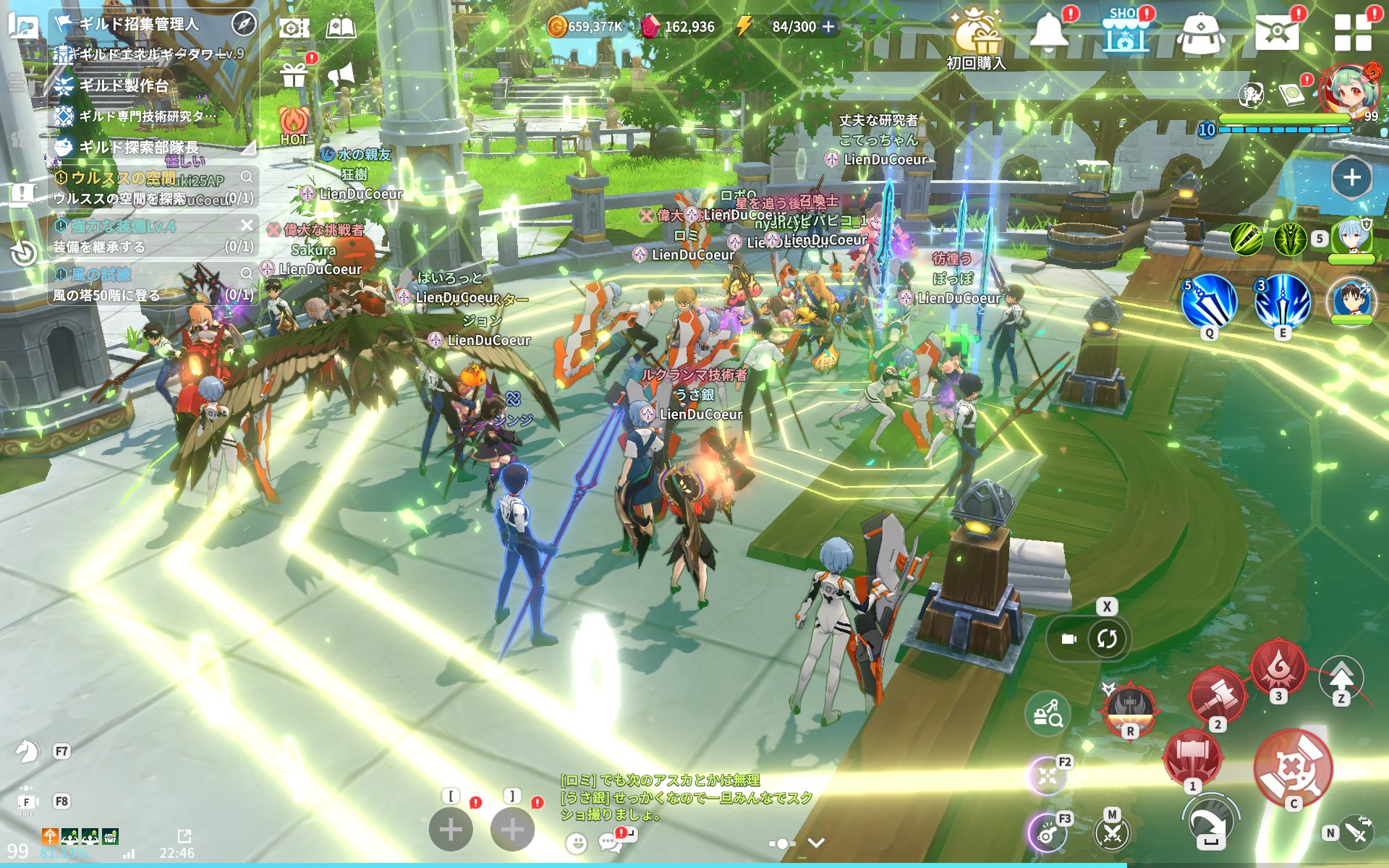Open the shop storefront icon

(1125, 33)
